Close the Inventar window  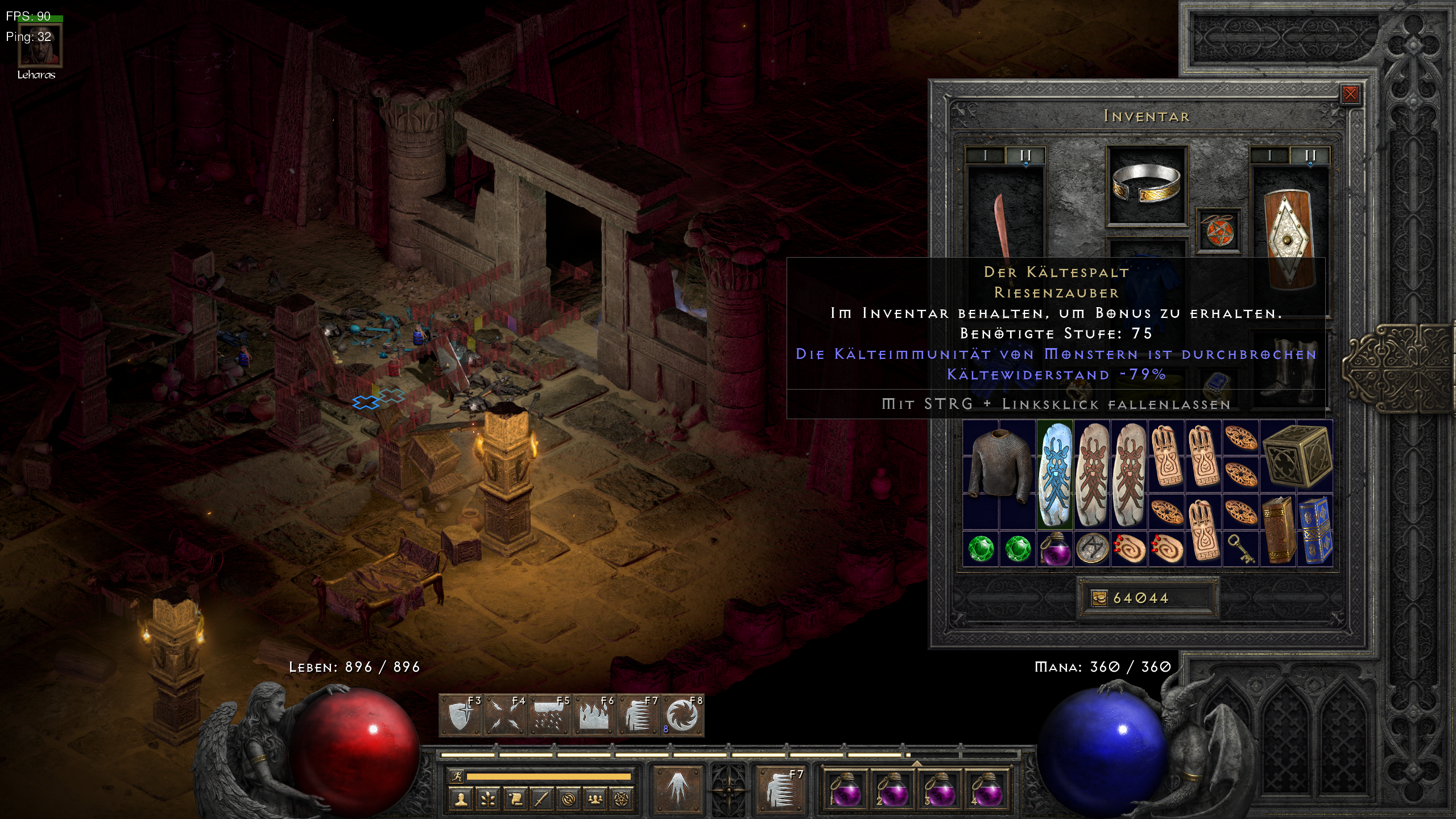click(1350, 94)
